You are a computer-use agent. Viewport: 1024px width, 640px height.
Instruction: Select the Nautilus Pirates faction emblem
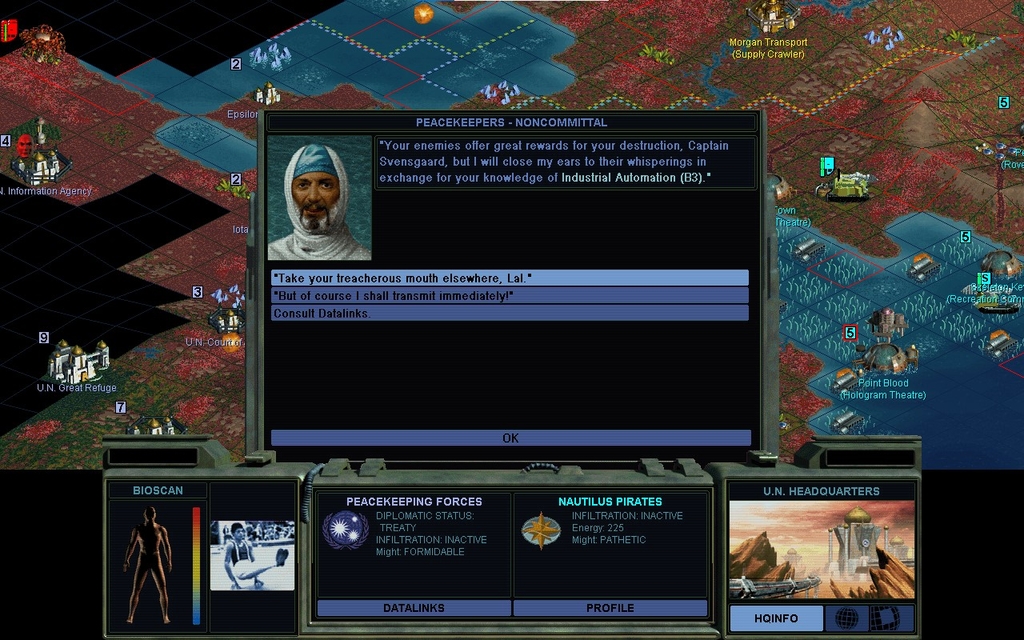[540, 530]
